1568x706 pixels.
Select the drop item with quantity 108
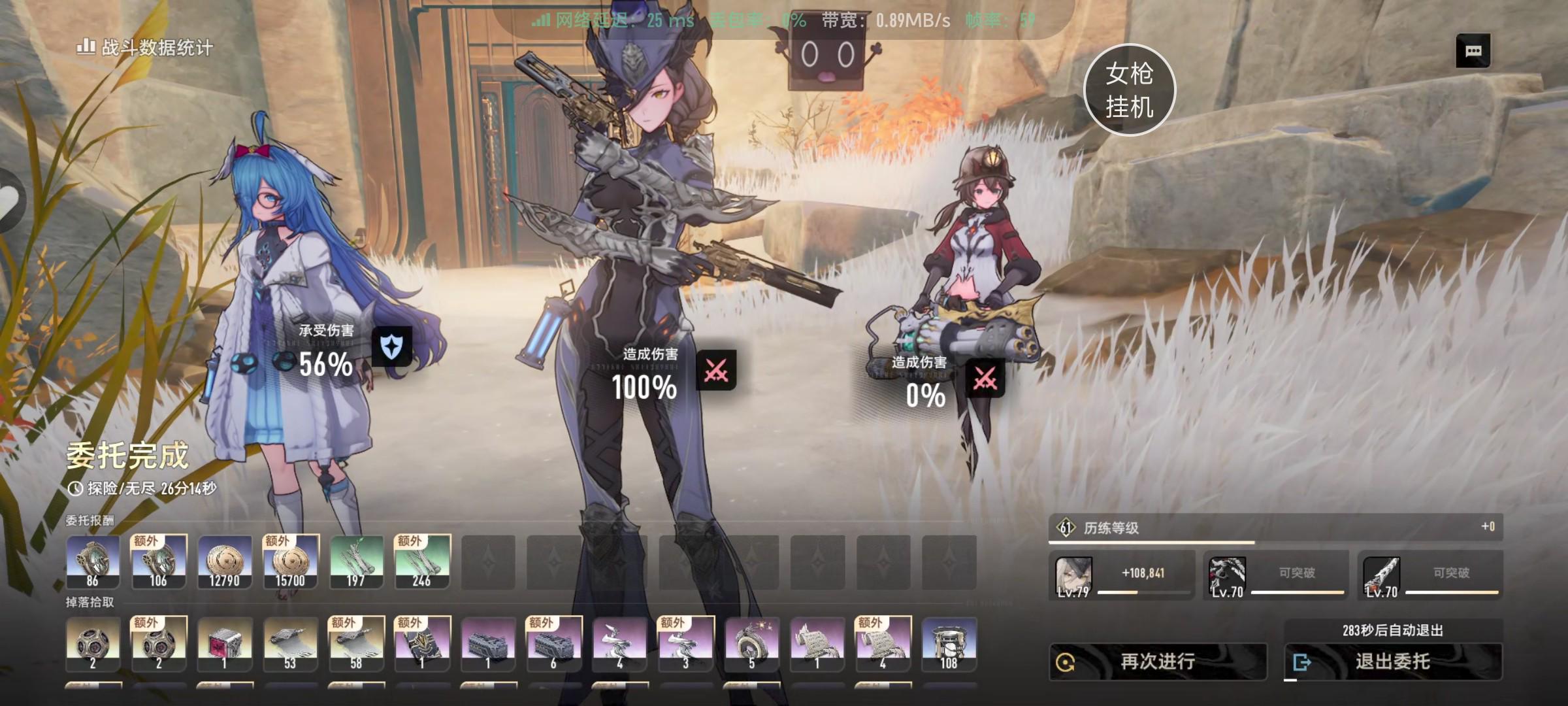949,644
